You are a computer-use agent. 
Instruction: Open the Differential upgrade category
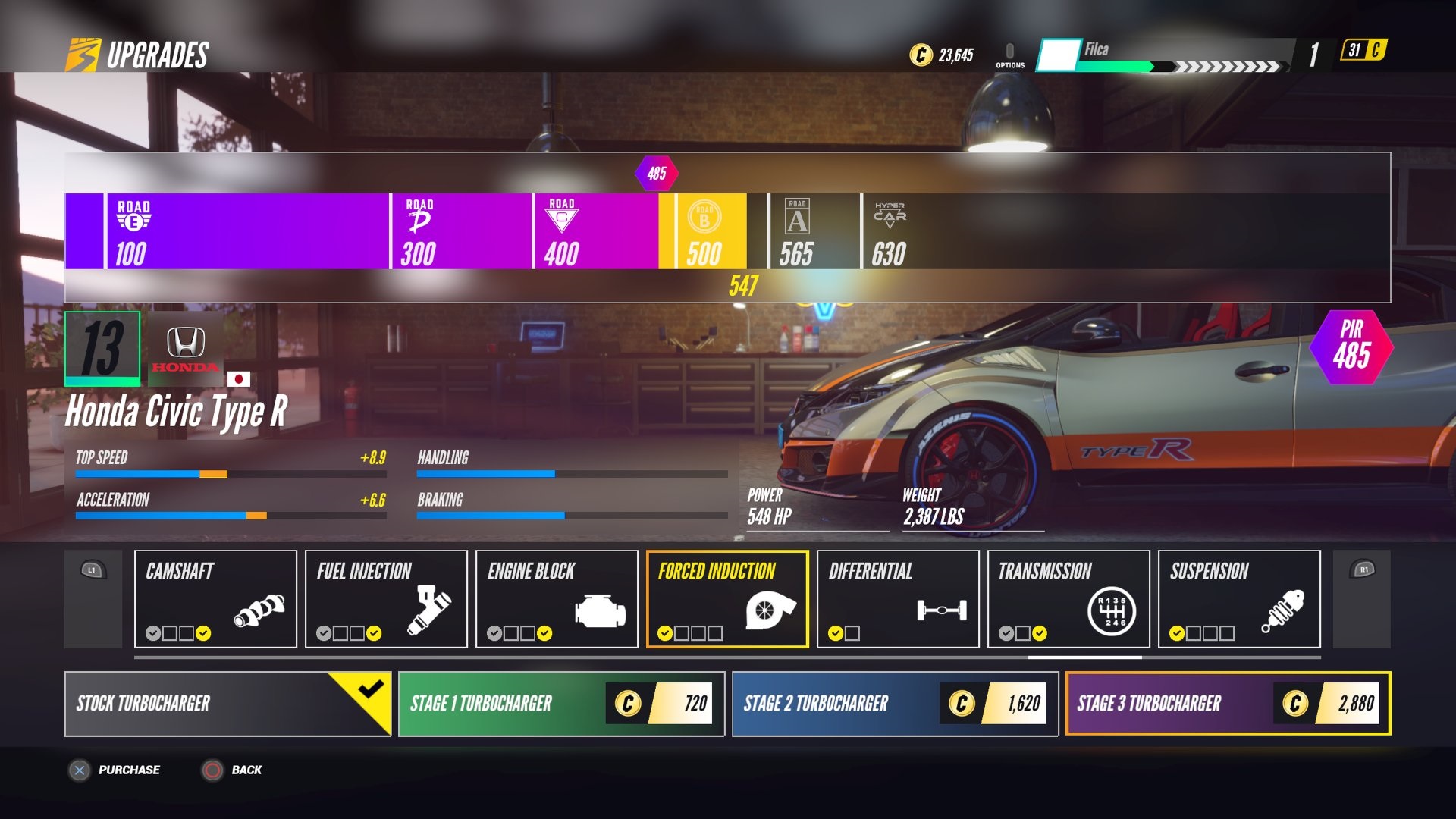pyautogui.click(x=898, y=599)
